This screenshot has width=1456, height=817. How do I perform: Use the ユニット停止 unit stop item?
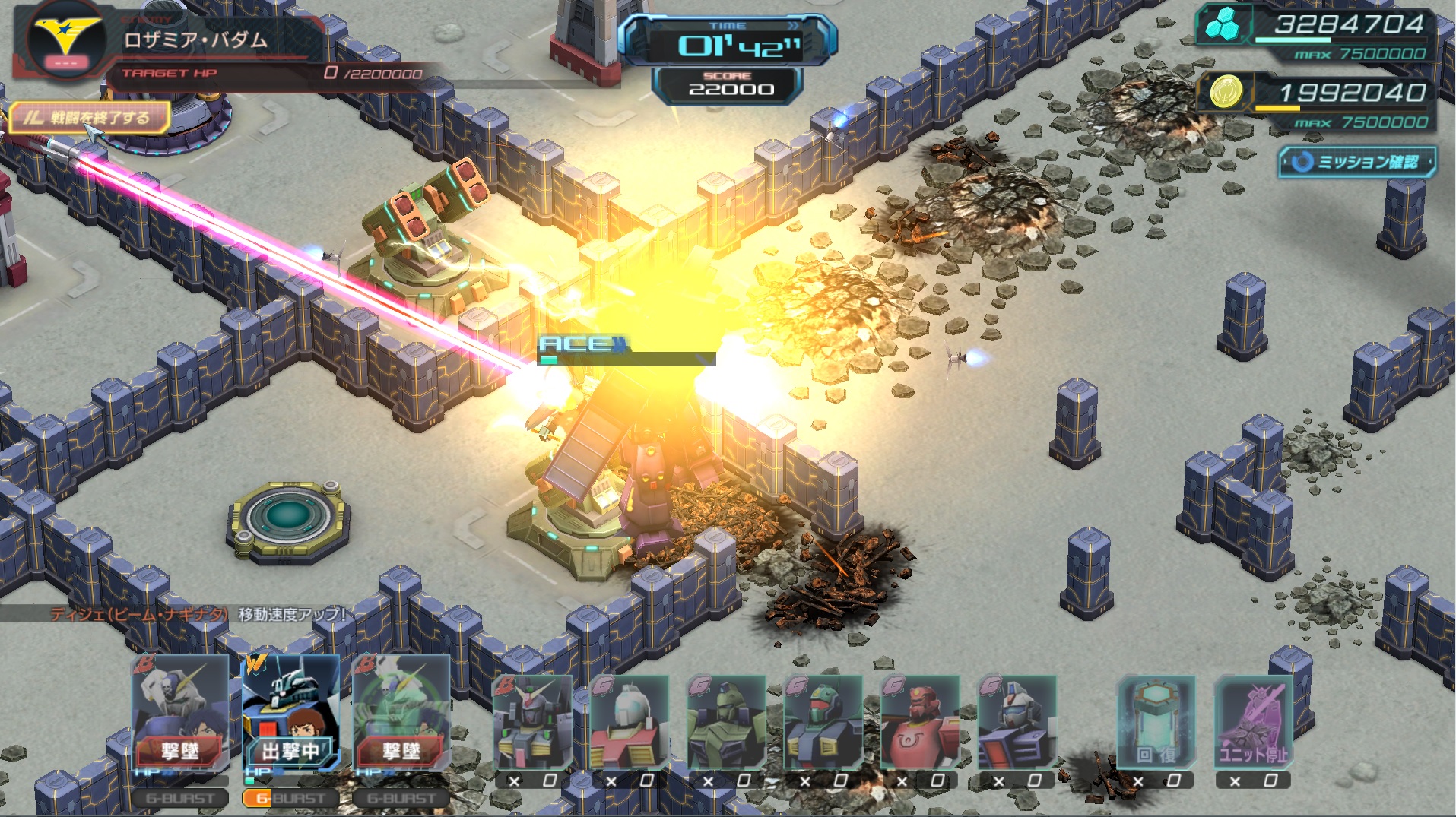(x=1253, y=722)
